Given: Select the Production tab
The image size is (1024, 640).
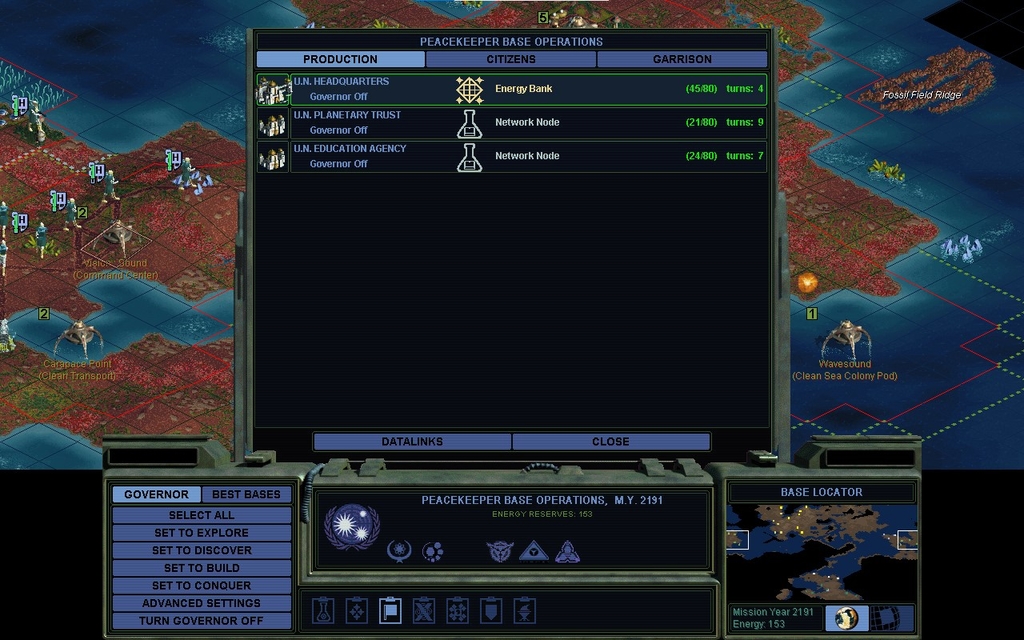Looking at the screenshot, I should pos(340,59).
